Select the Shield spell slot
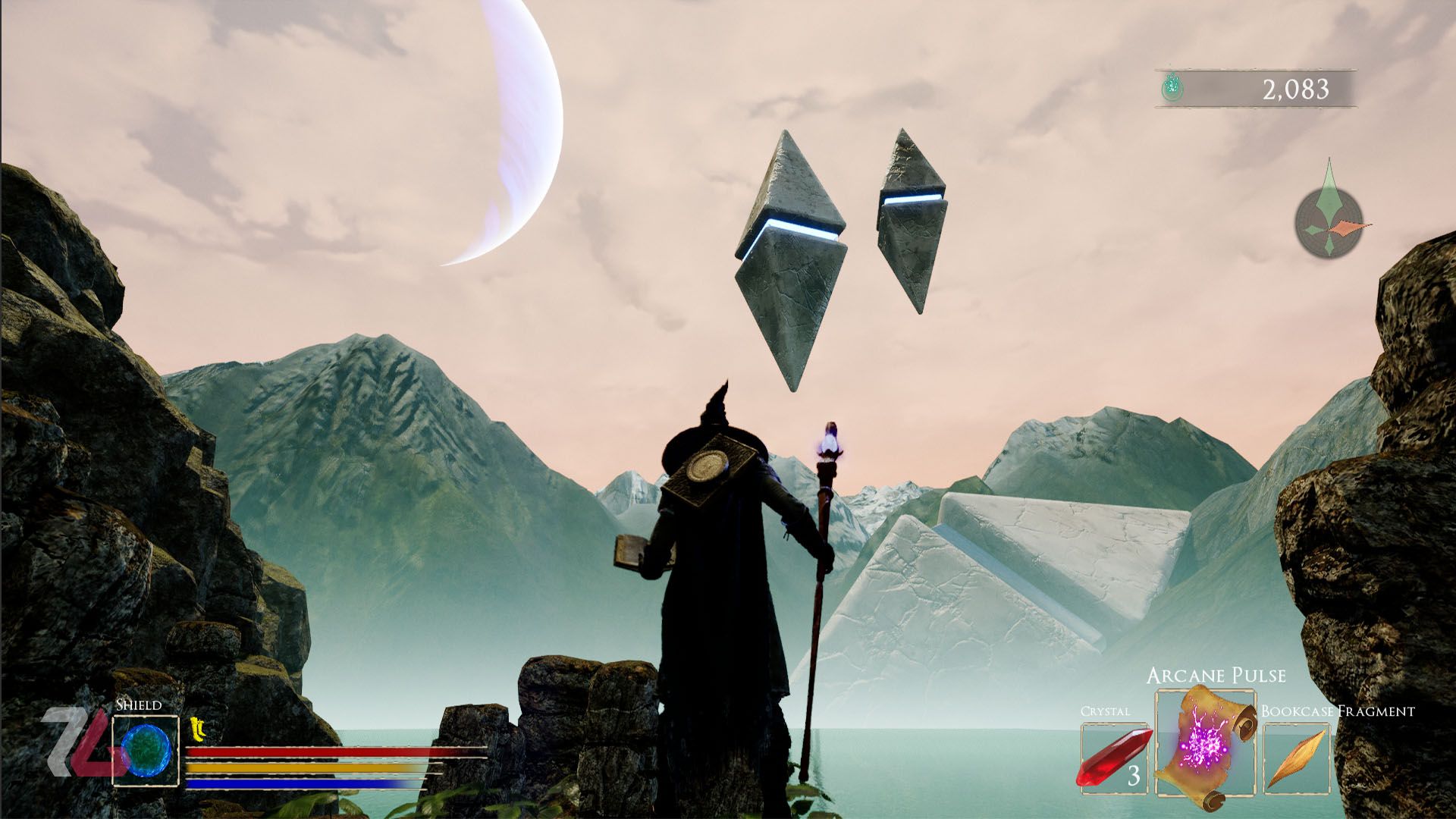 tap(146, 751)
